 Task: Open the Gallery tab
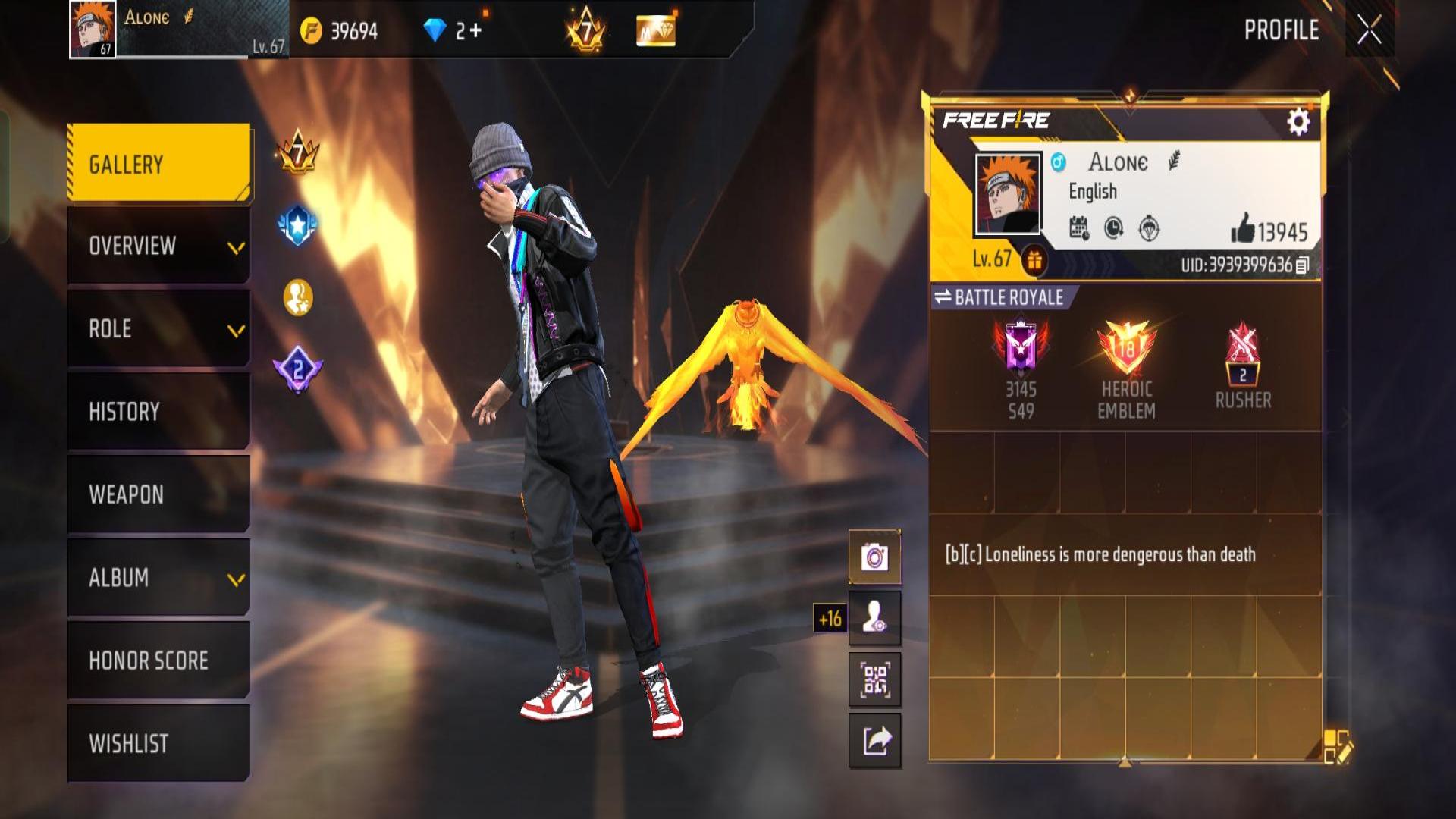coord(159,164)
